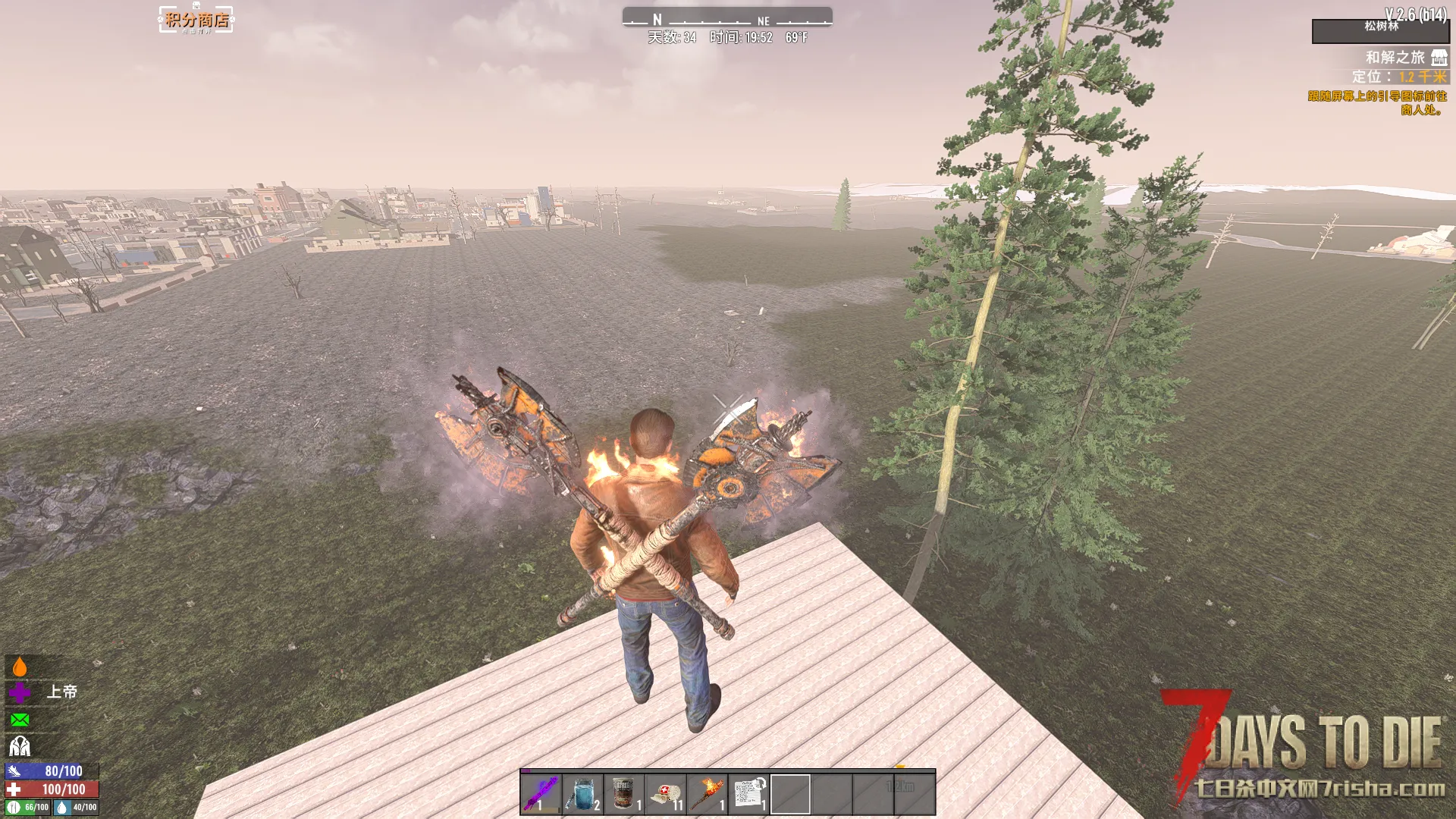The image size is (1456, 819).
Task: Select the first aid bandage slot
Action: point(666,793)
